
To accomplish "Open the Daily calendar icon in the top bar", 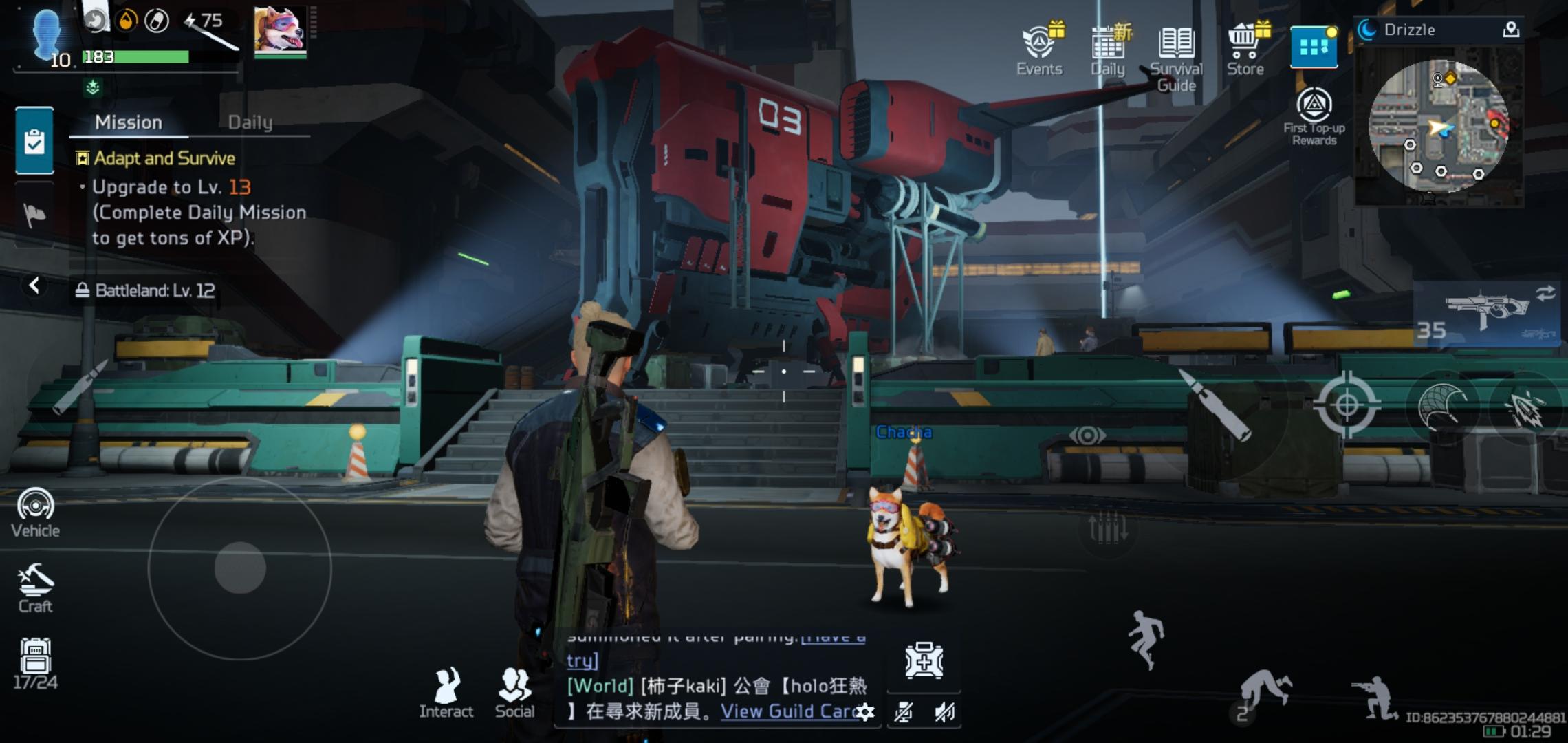I will click(x=1108, y=49).
